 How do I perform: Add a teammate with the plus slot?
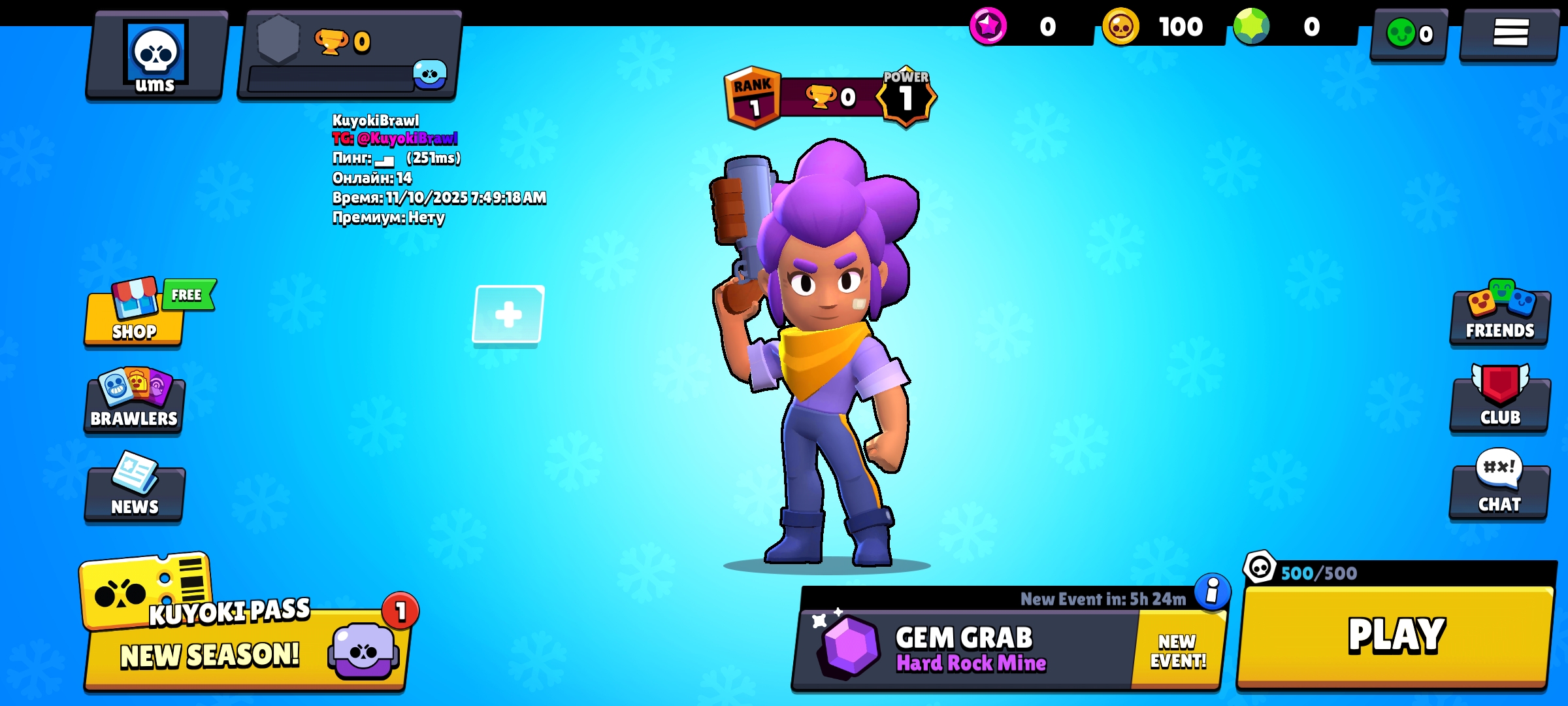coord(508,314)
